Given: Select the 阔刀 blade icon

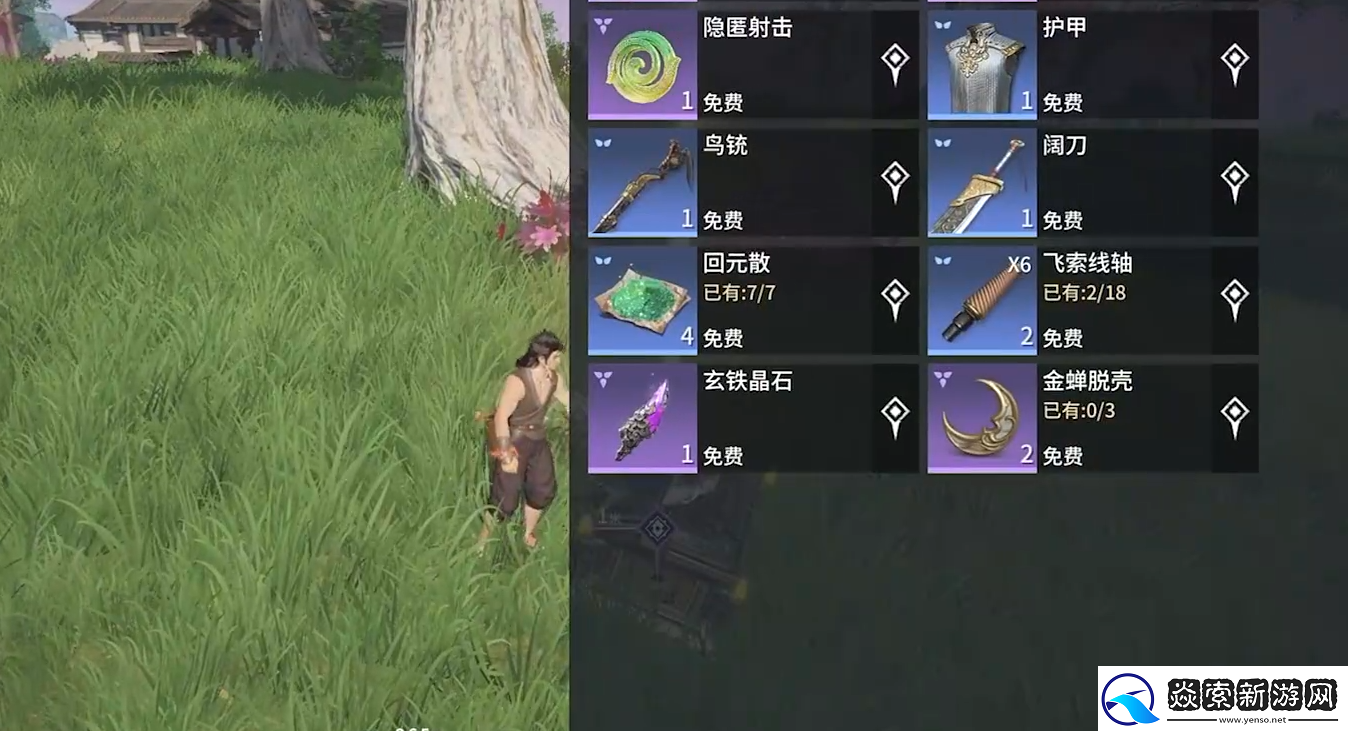Looking at the screenshot, I should tap(981, 182).
